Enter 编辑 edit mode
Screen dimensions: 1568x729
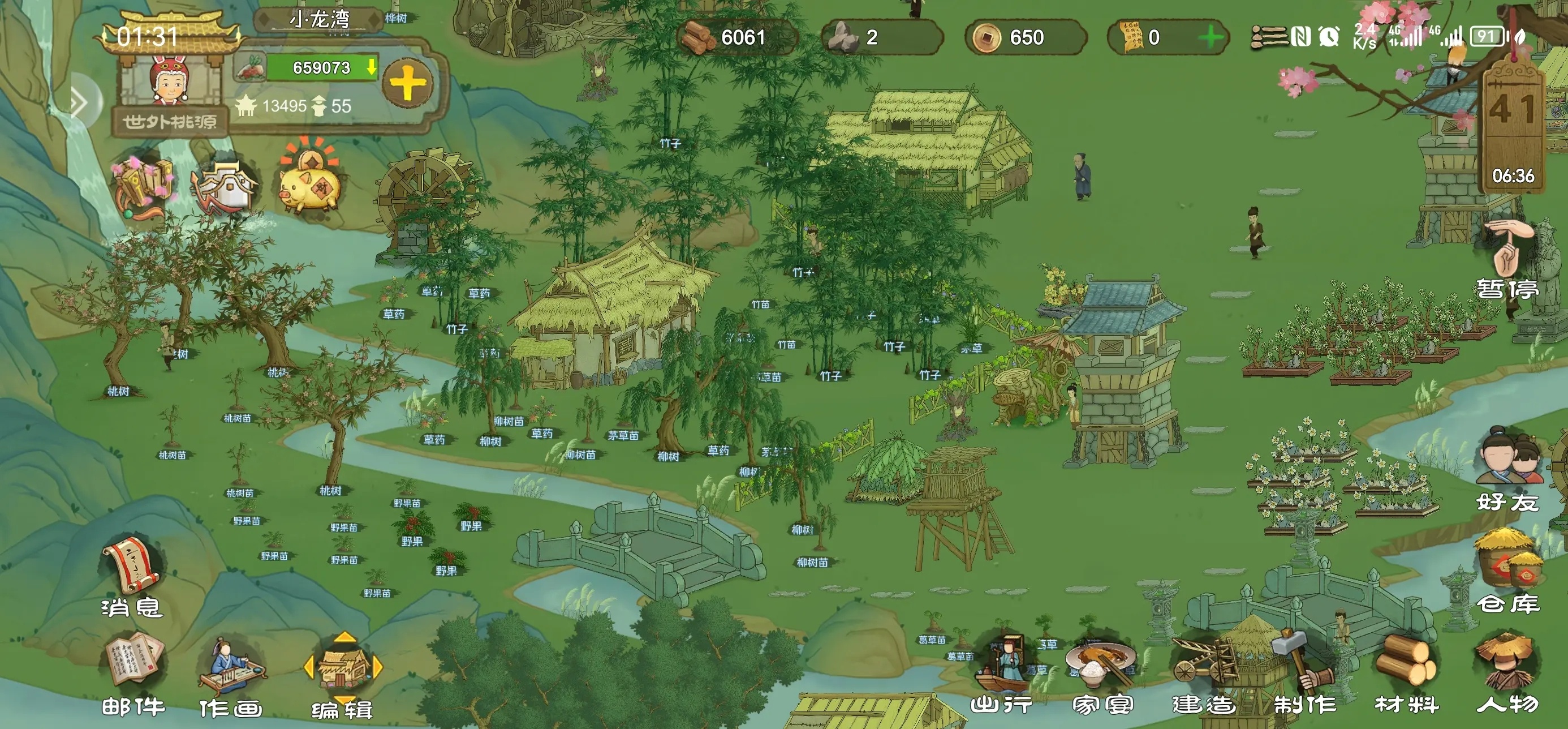click(343, 673)
